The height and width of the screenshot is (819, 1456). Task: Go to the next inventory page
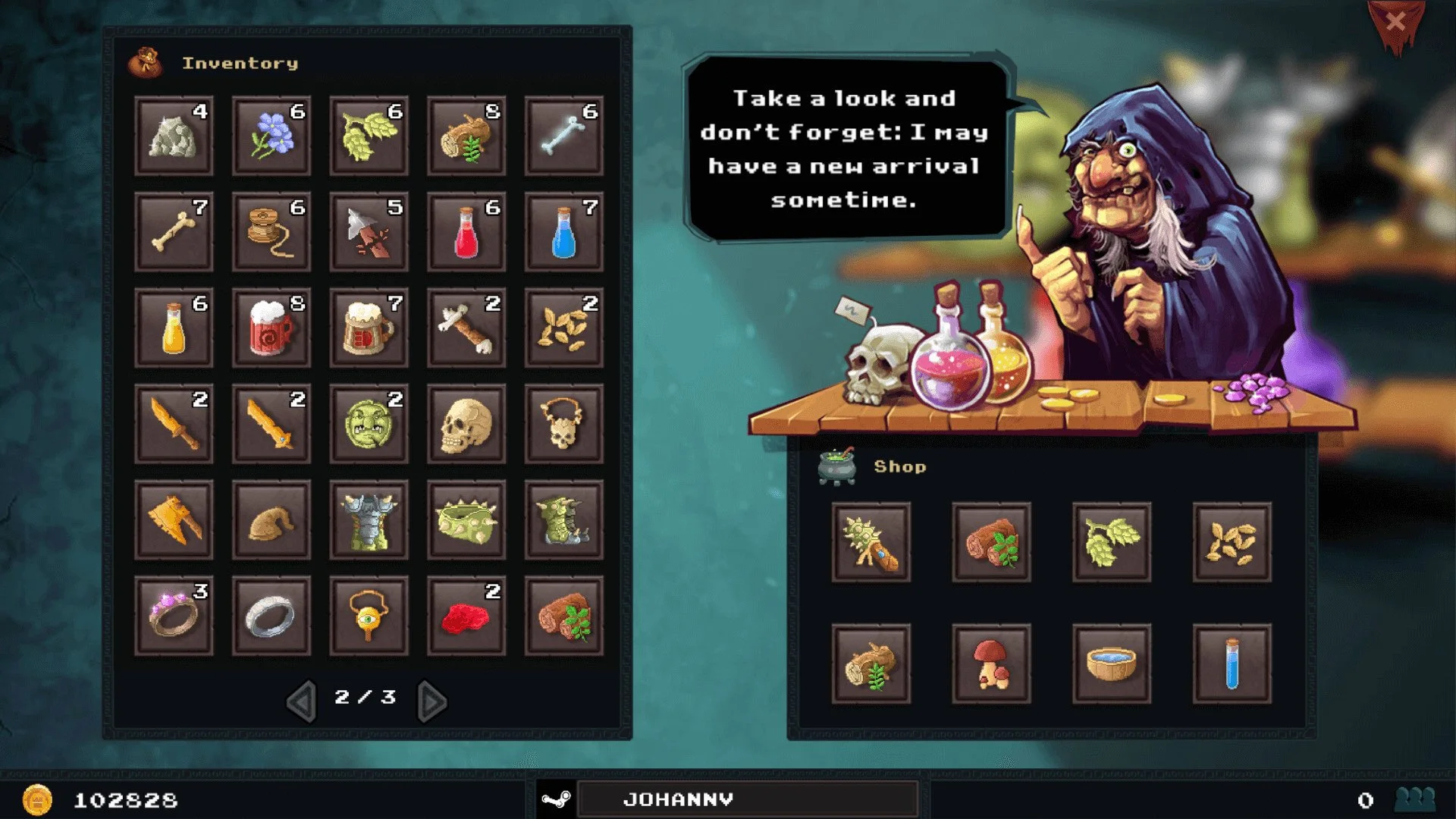[x=432, y=701]
